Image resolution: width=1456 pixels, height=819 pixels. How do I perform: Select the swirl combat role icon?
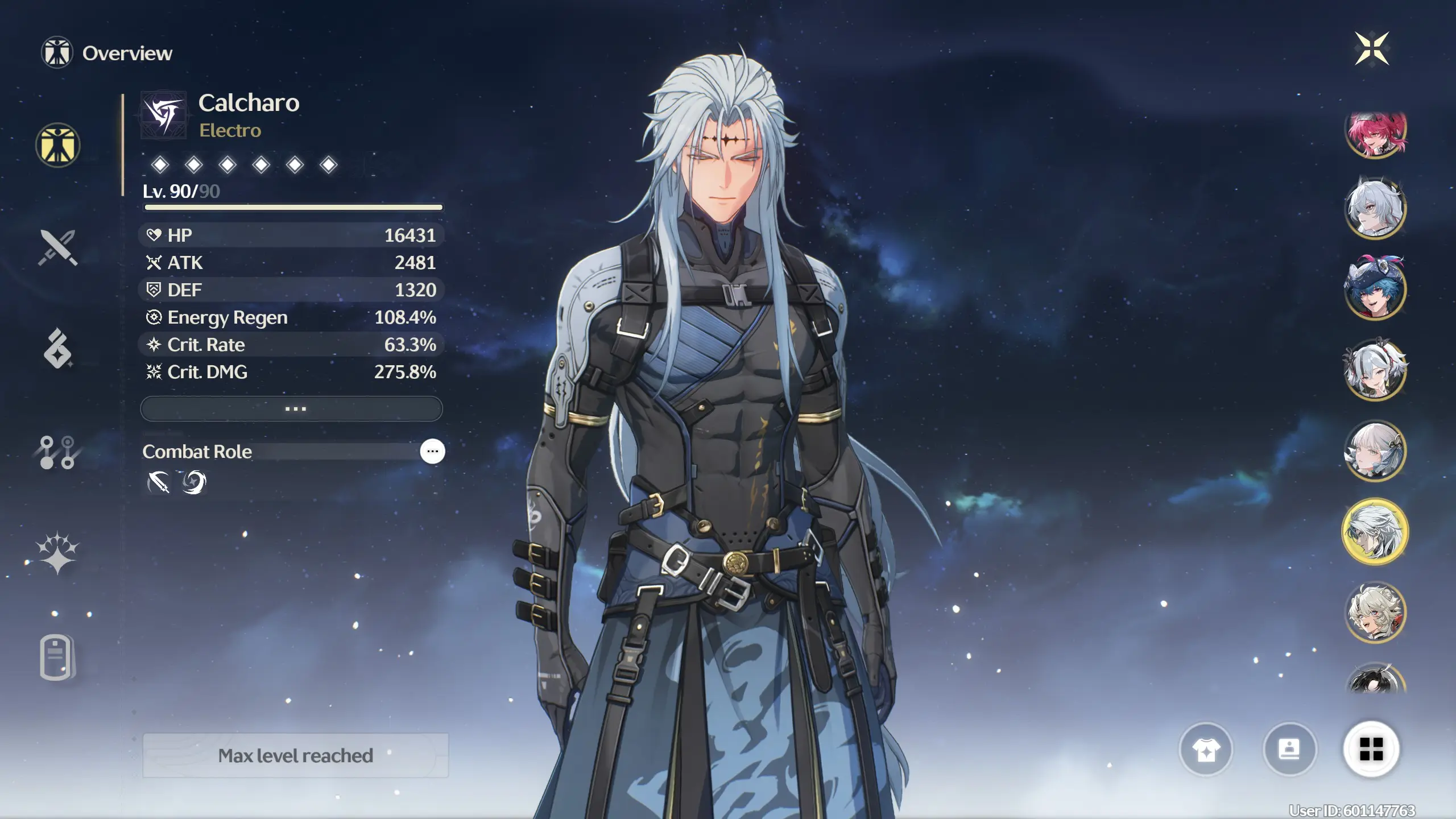193,483
